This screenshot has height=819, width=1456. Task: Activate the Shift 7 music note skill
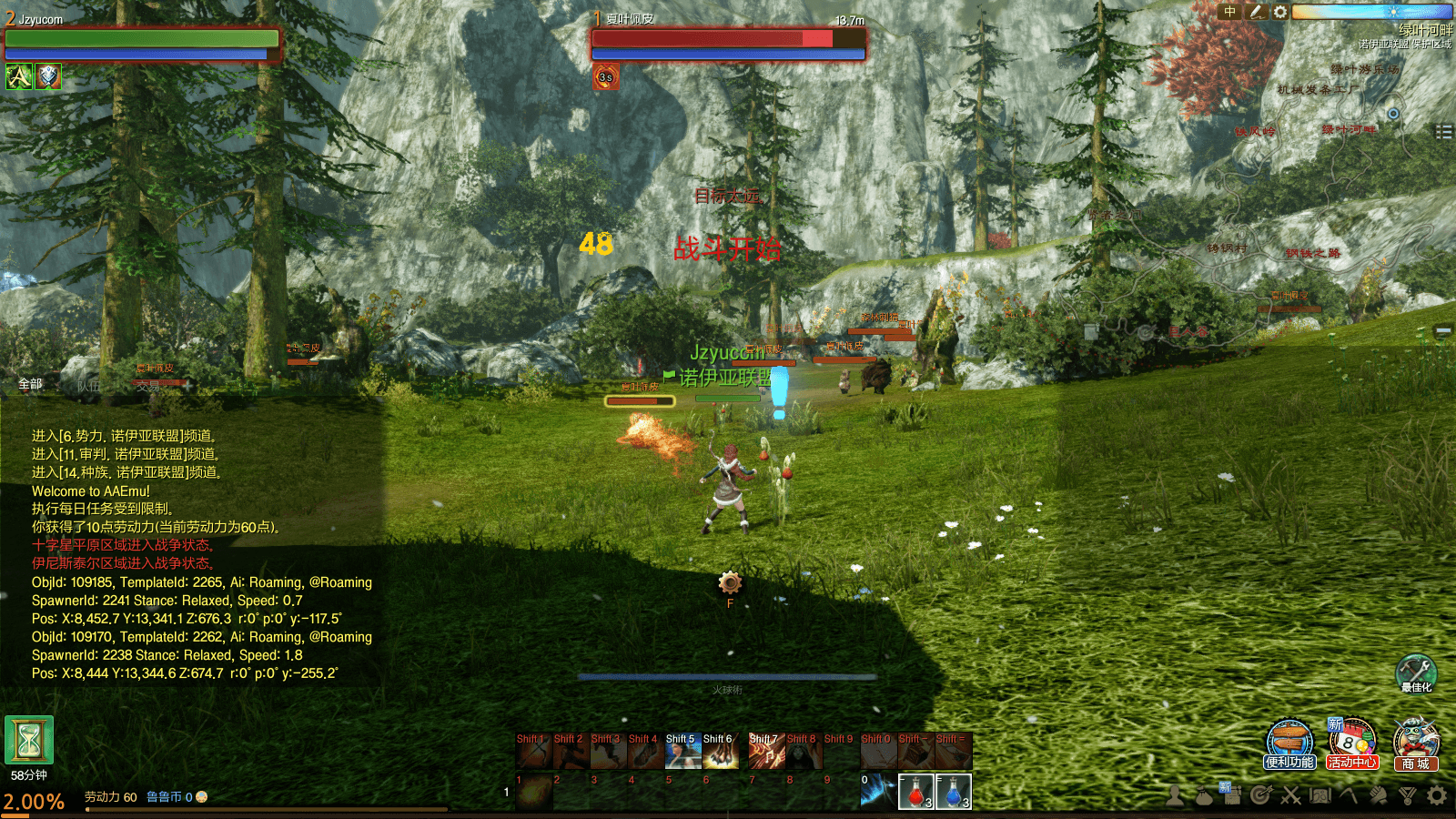(766, 752)
